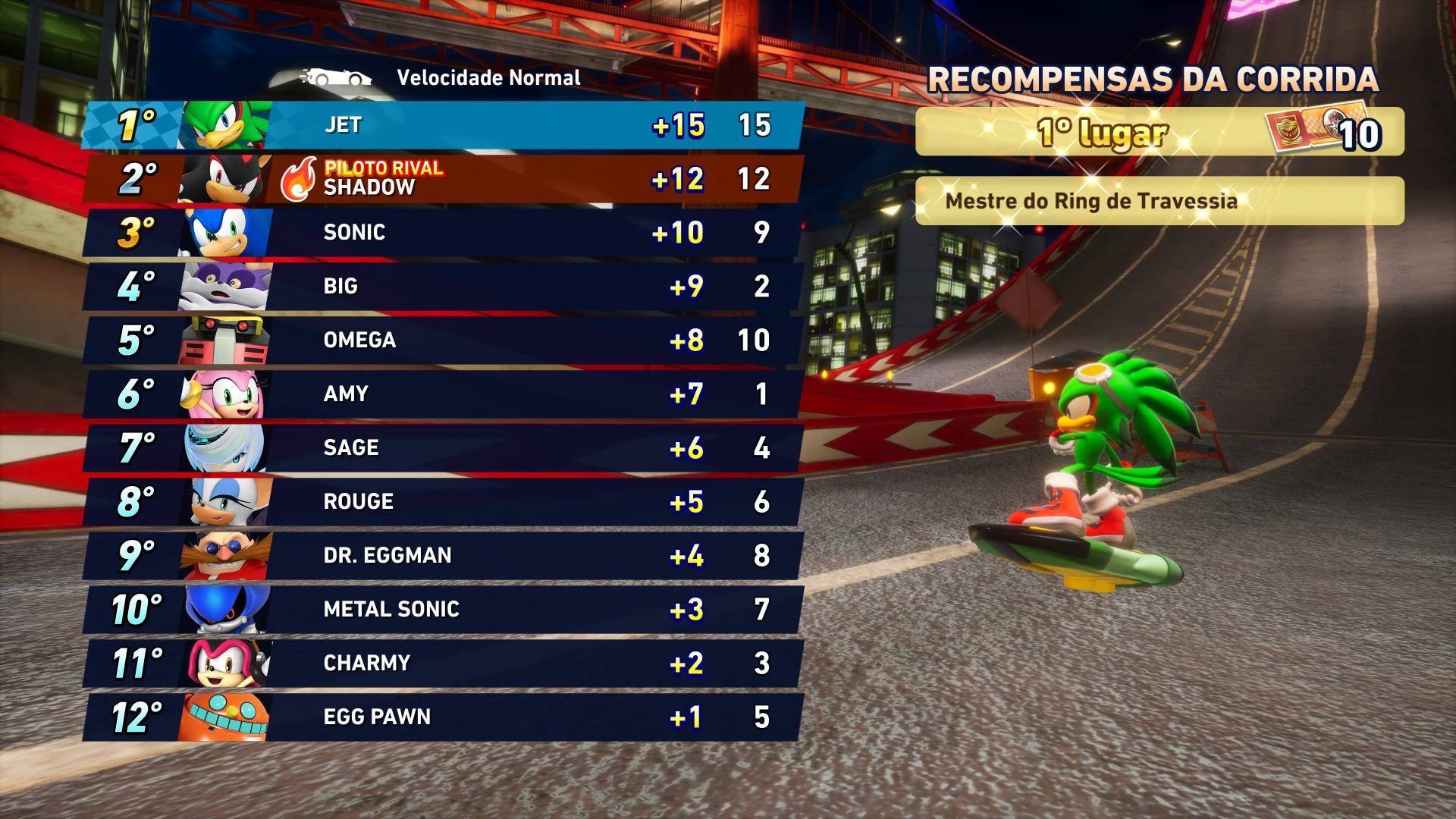The image size is (1456, 819).
Task: Select Dr. Eggman's ninth place row
Action: (444, 555)
